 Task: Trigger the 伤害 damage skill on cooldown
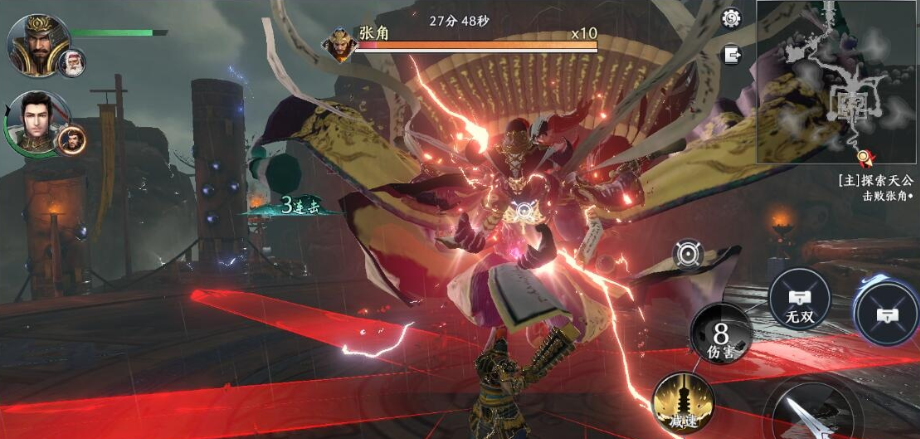click(x=720, y=334)
